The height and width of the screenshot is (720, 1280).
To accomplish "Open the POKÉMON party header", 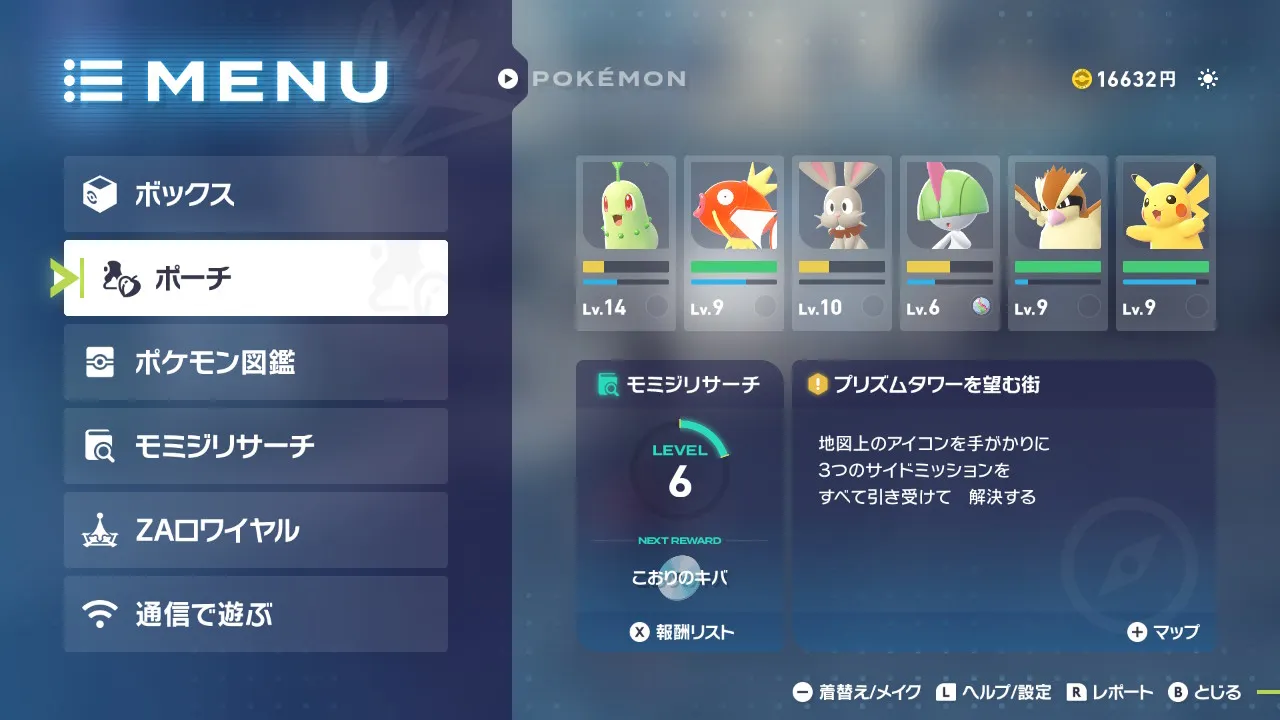I will pos(593,78).
